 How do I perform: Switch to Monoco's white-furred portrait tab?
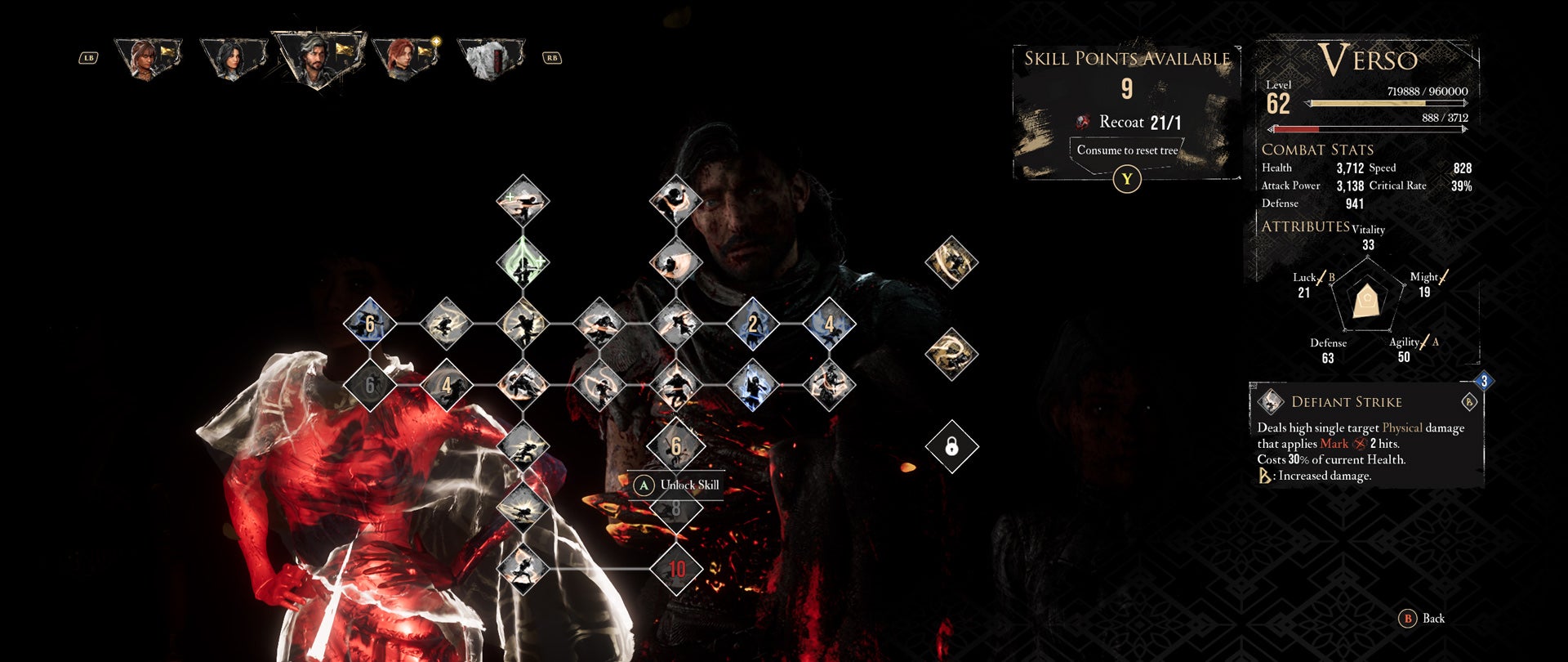(x=492, y=58)
